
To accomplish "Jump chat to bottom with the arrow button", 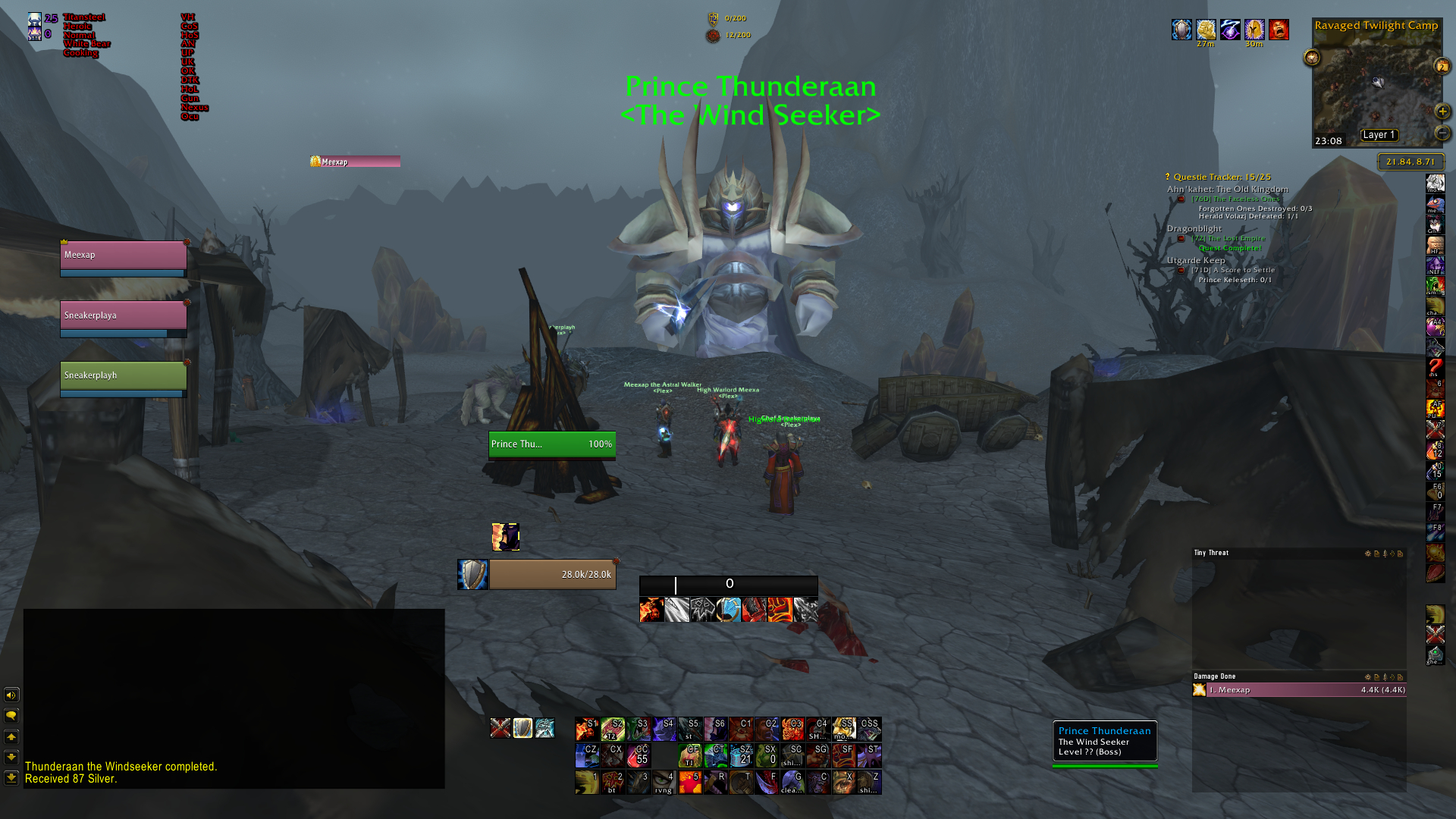I will click(11, 777).
